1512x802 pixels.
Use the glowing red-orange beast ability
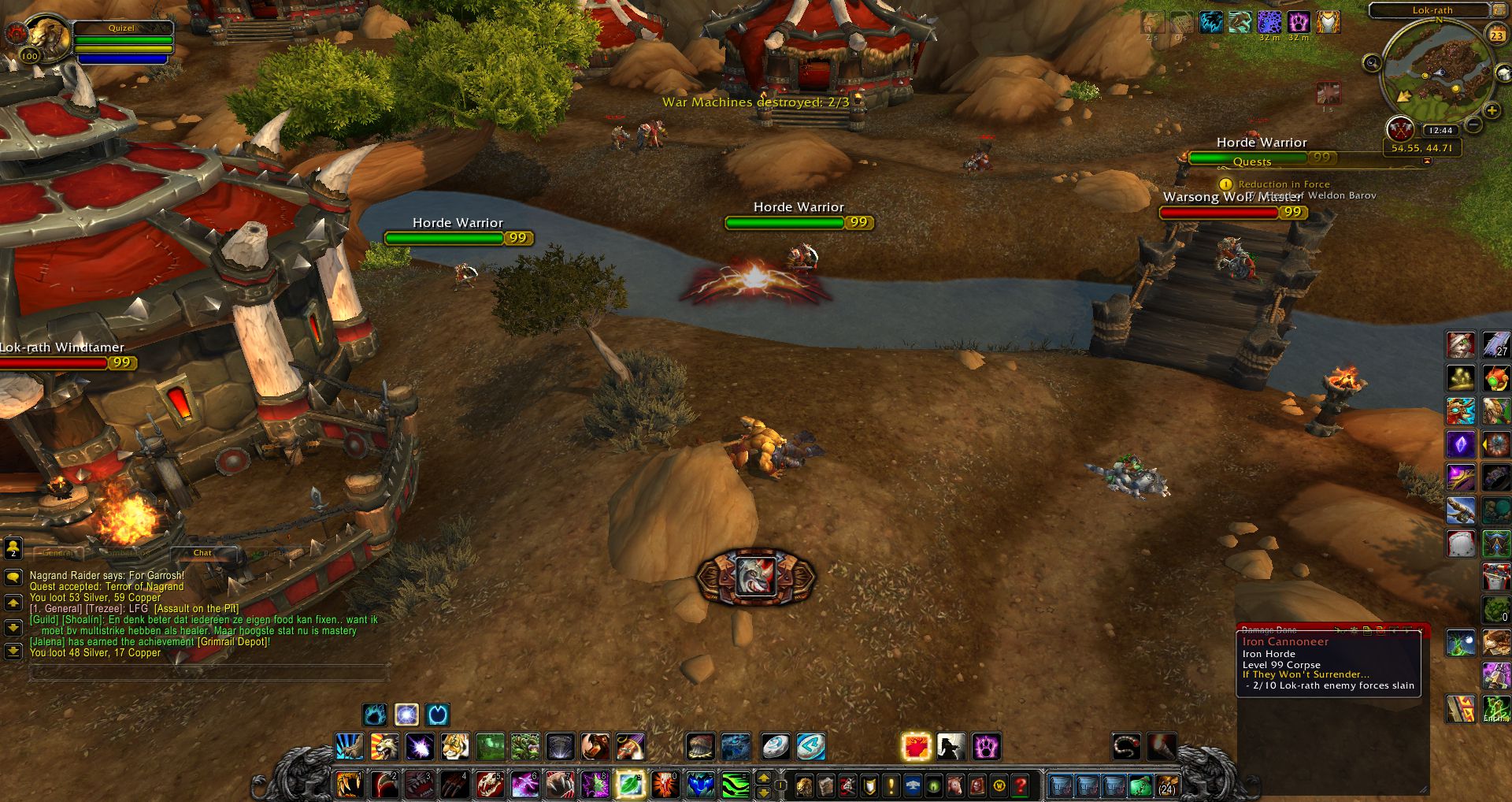(x=916, y=746)
